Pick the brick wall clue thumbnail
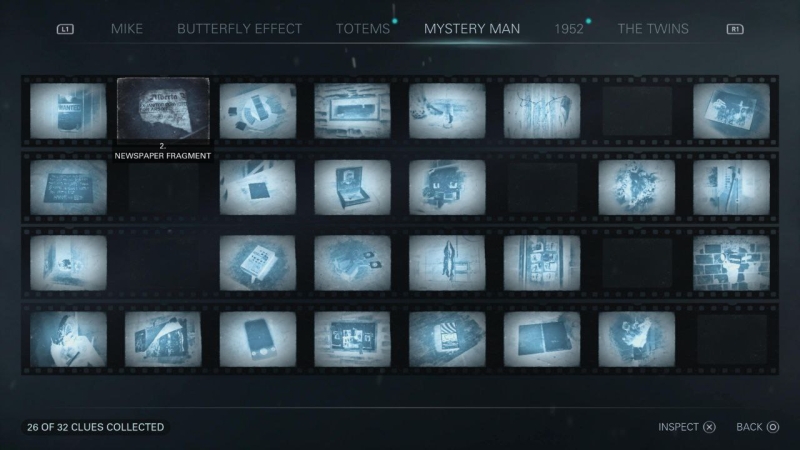The image size is (800, 450). [x=731, y=262]
